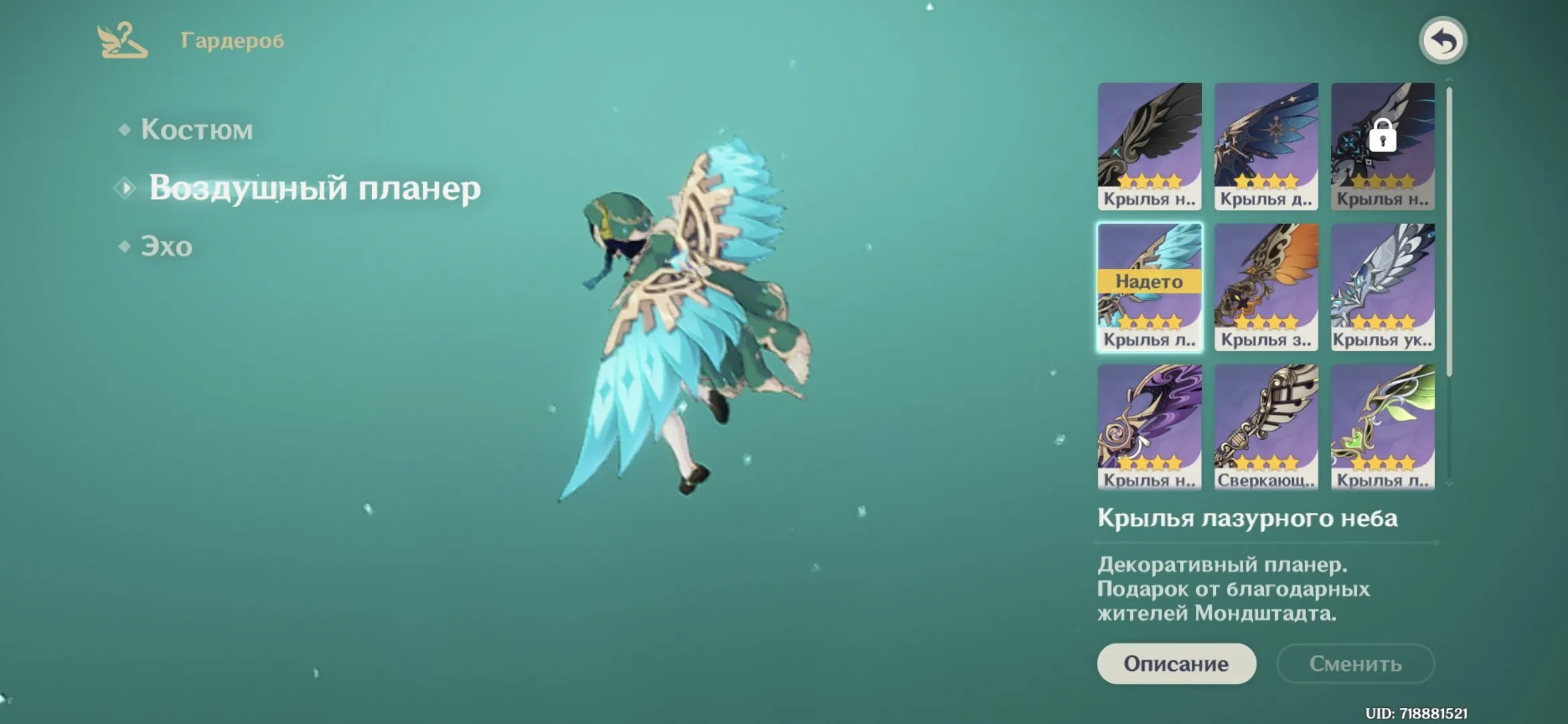The height and width of the screenshot is (724, 1568).
Task: Select the purple swirl wings
Action: click(1149, 426)
